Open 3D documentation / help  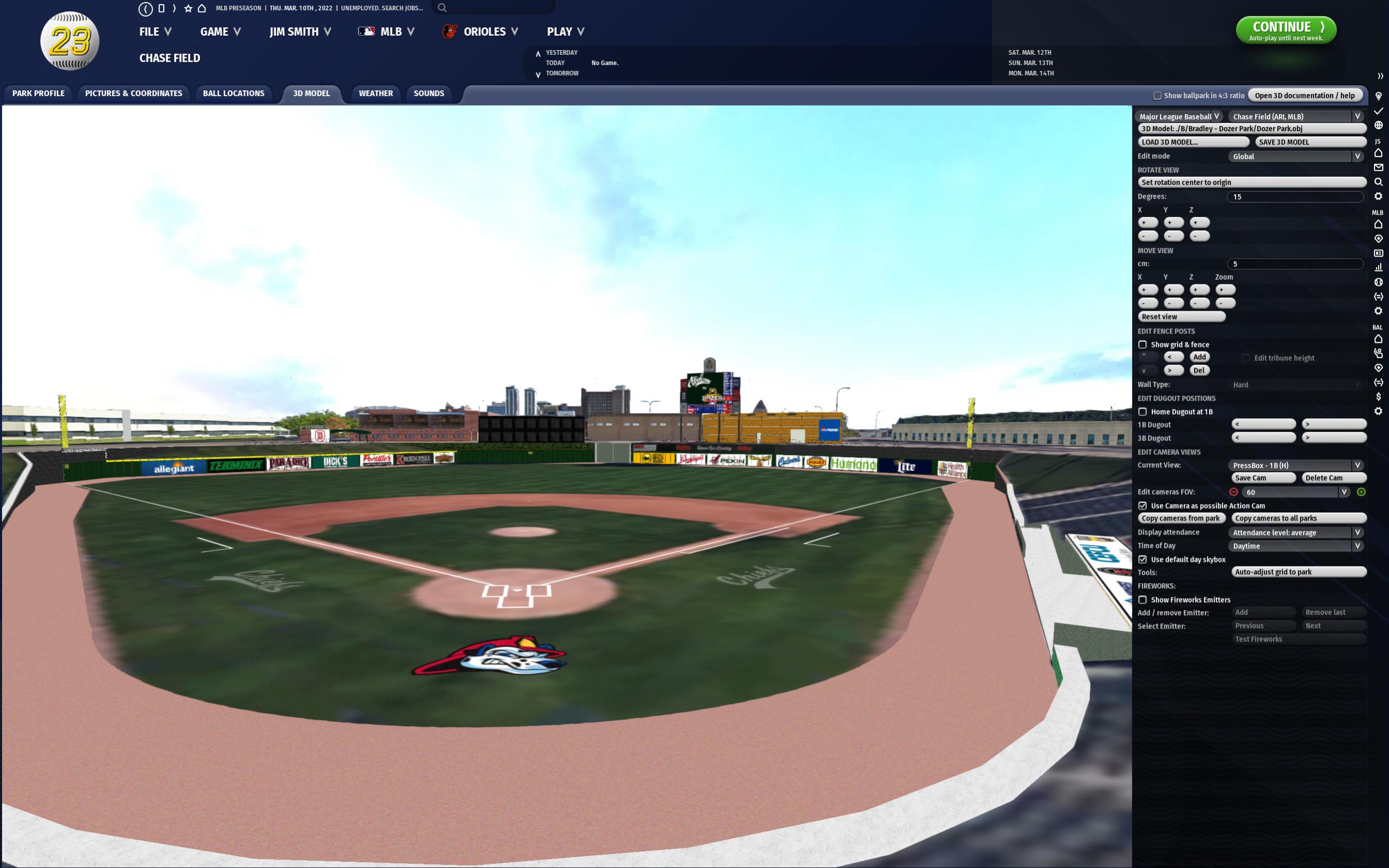1304,96
